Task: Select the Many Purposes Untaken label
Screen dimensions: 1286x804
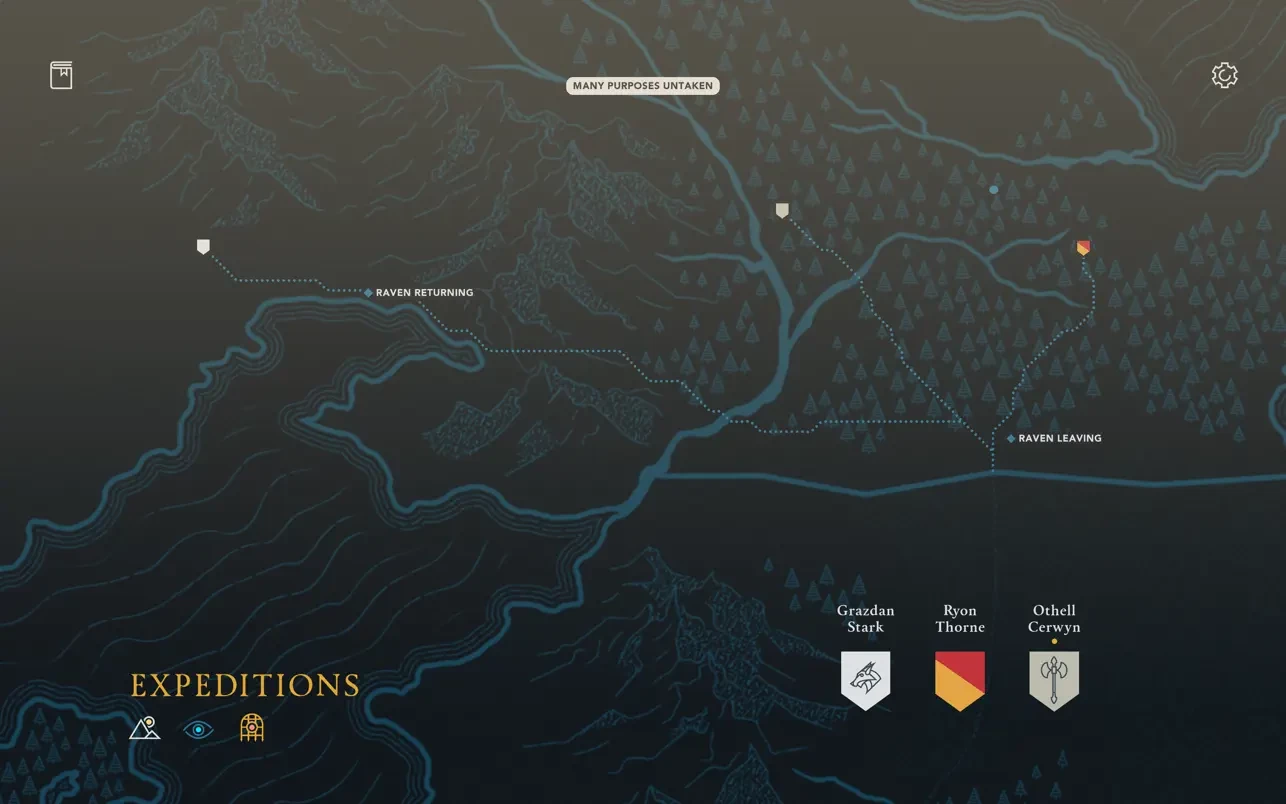Action: click(x=643, y=86)
